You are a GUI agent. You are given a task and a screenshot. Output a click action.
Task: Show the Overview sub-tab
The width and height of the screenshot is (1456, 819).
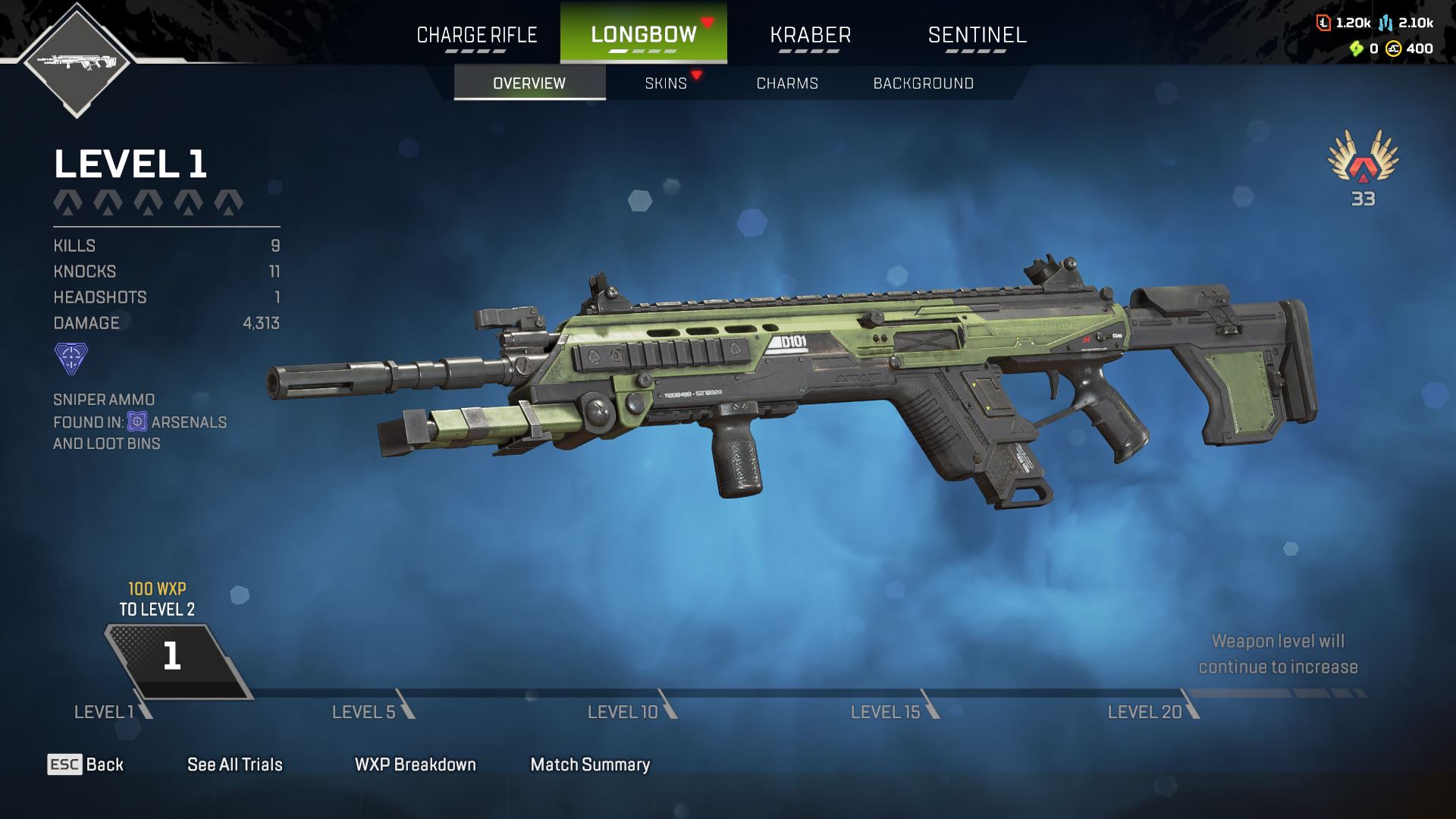[529, 83]
